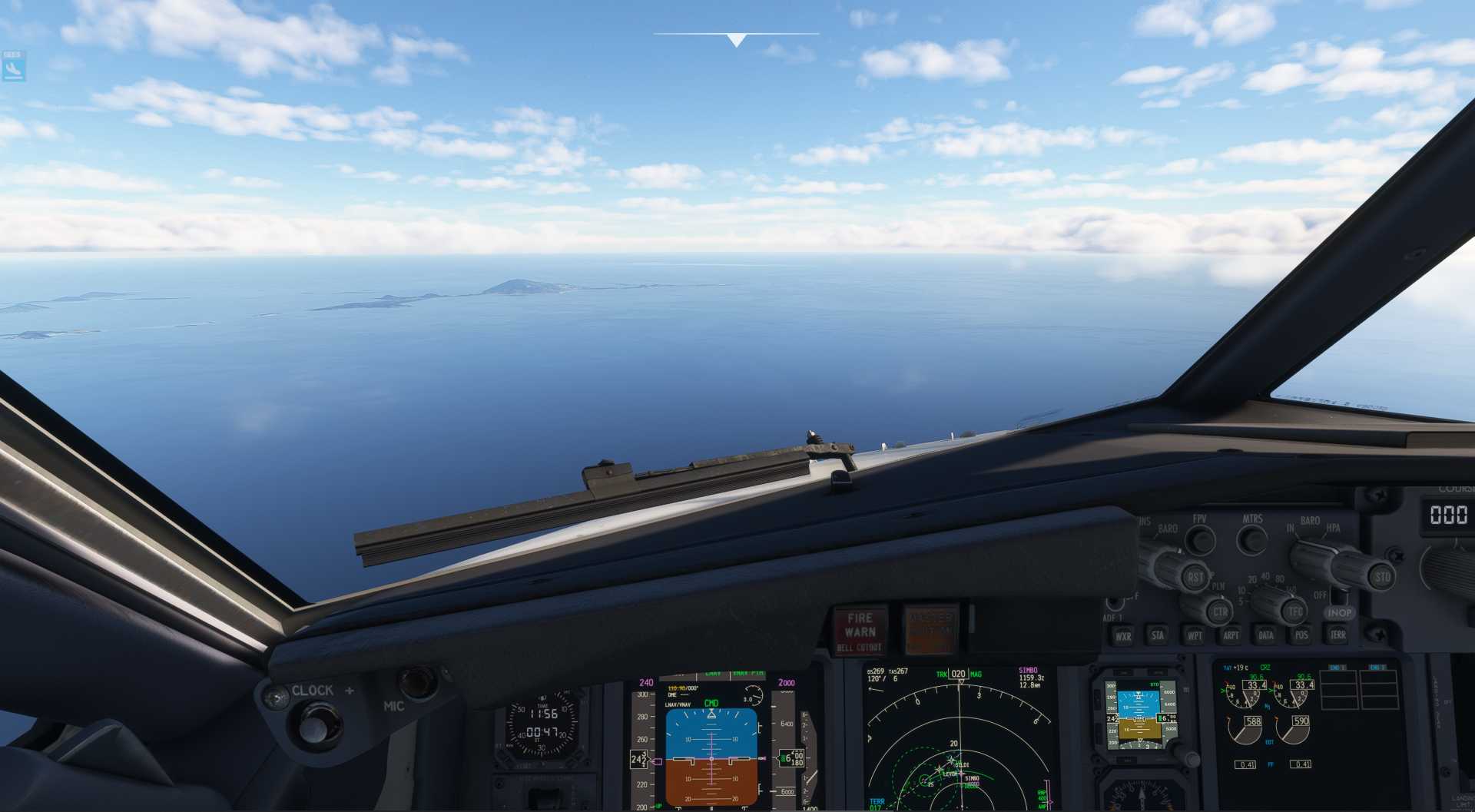Show airports with the ARPT button
Screen dimensions: 1475x812
tap(1231, 635)
